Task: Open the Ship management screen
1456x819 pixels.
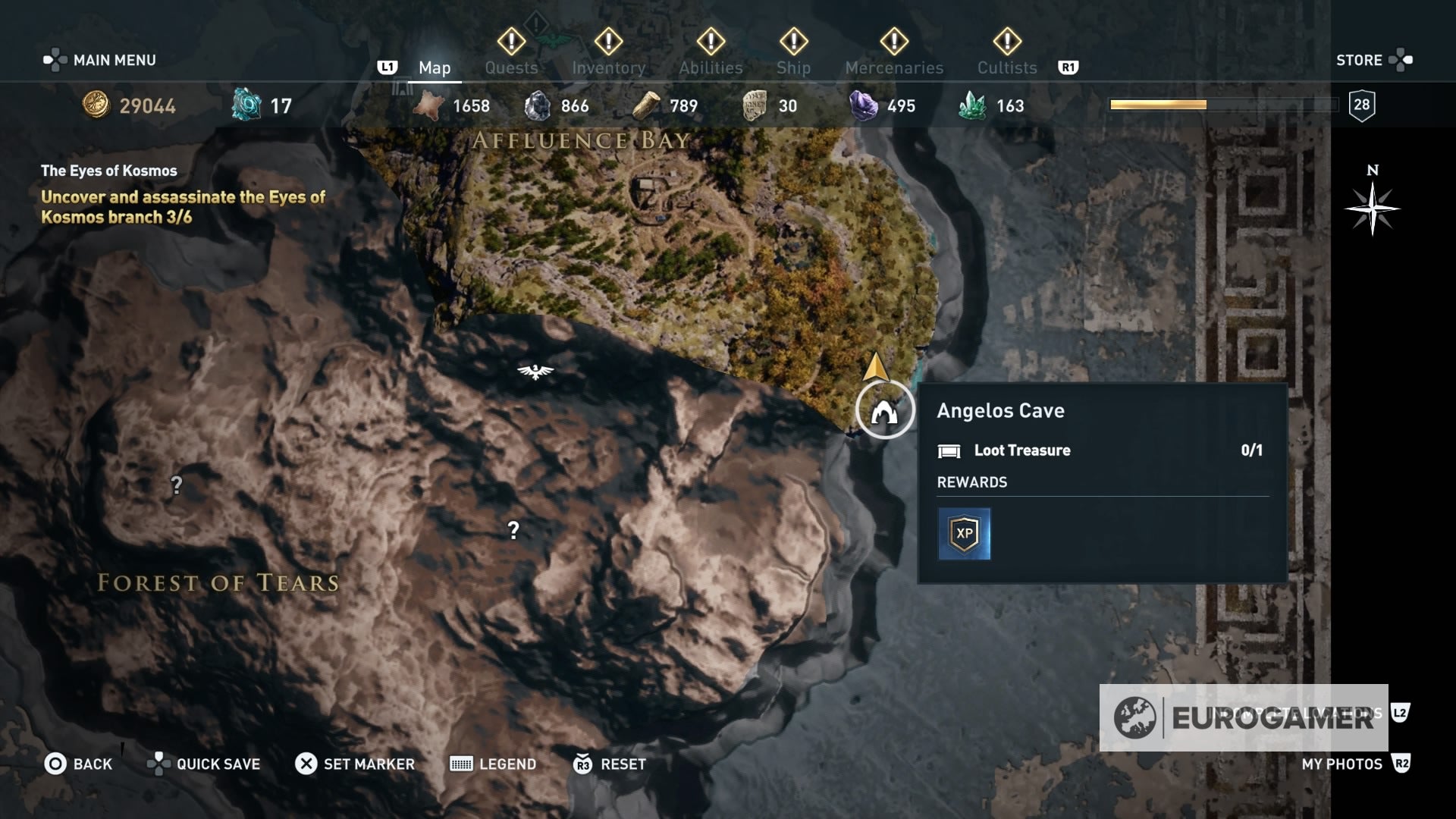Action: [x=793, y=67]
